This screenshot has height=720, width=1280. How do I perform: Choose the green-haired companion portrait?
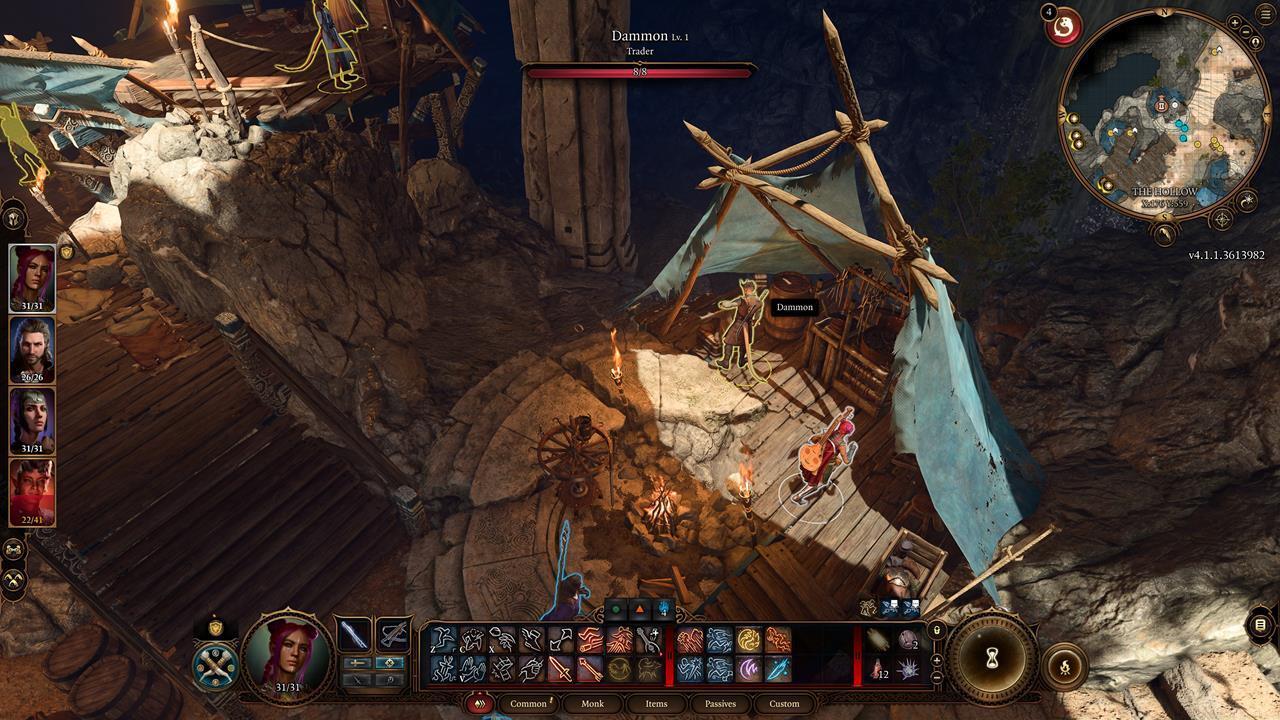click(32, 420)
